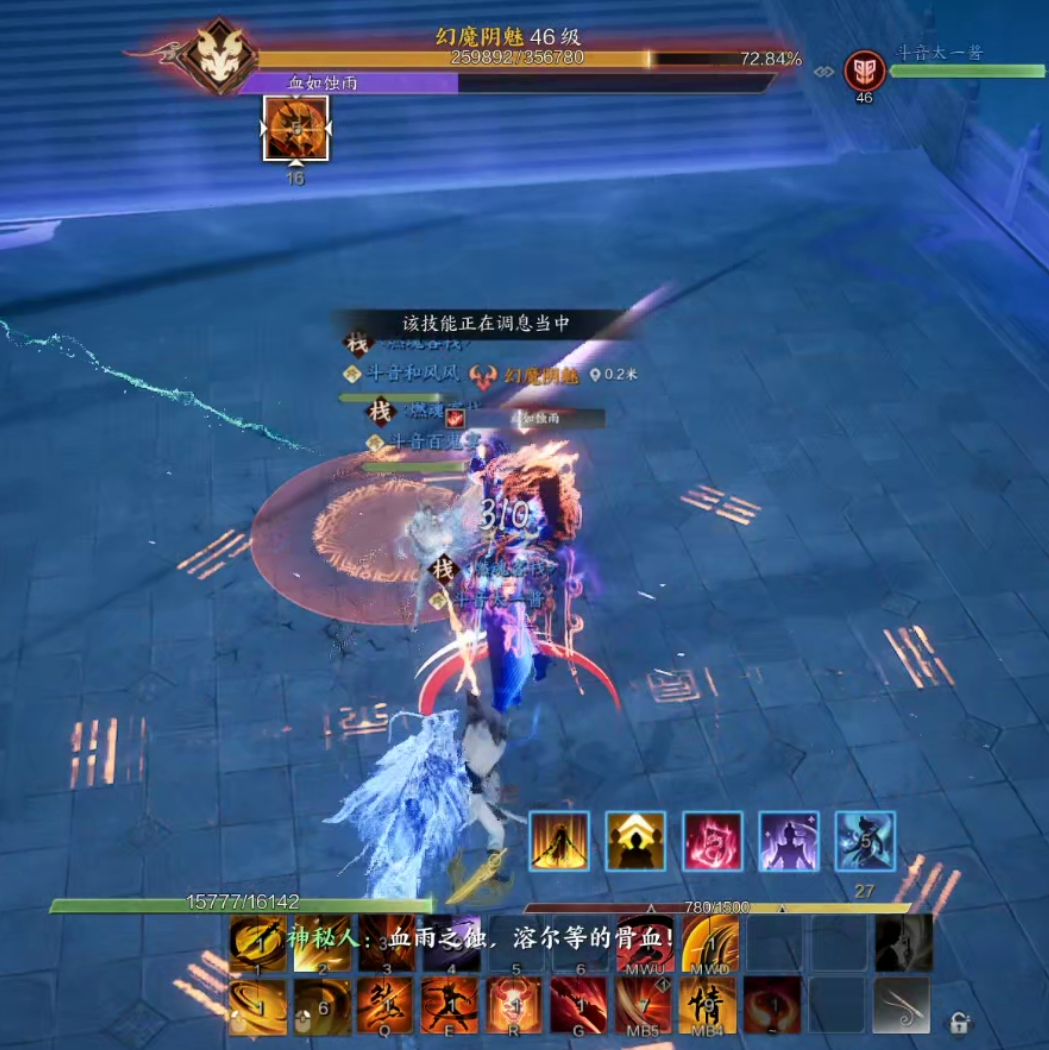Use the kicking-figure skill bound to E
The image size is (1049, 1050).
tap(450, 1004)
